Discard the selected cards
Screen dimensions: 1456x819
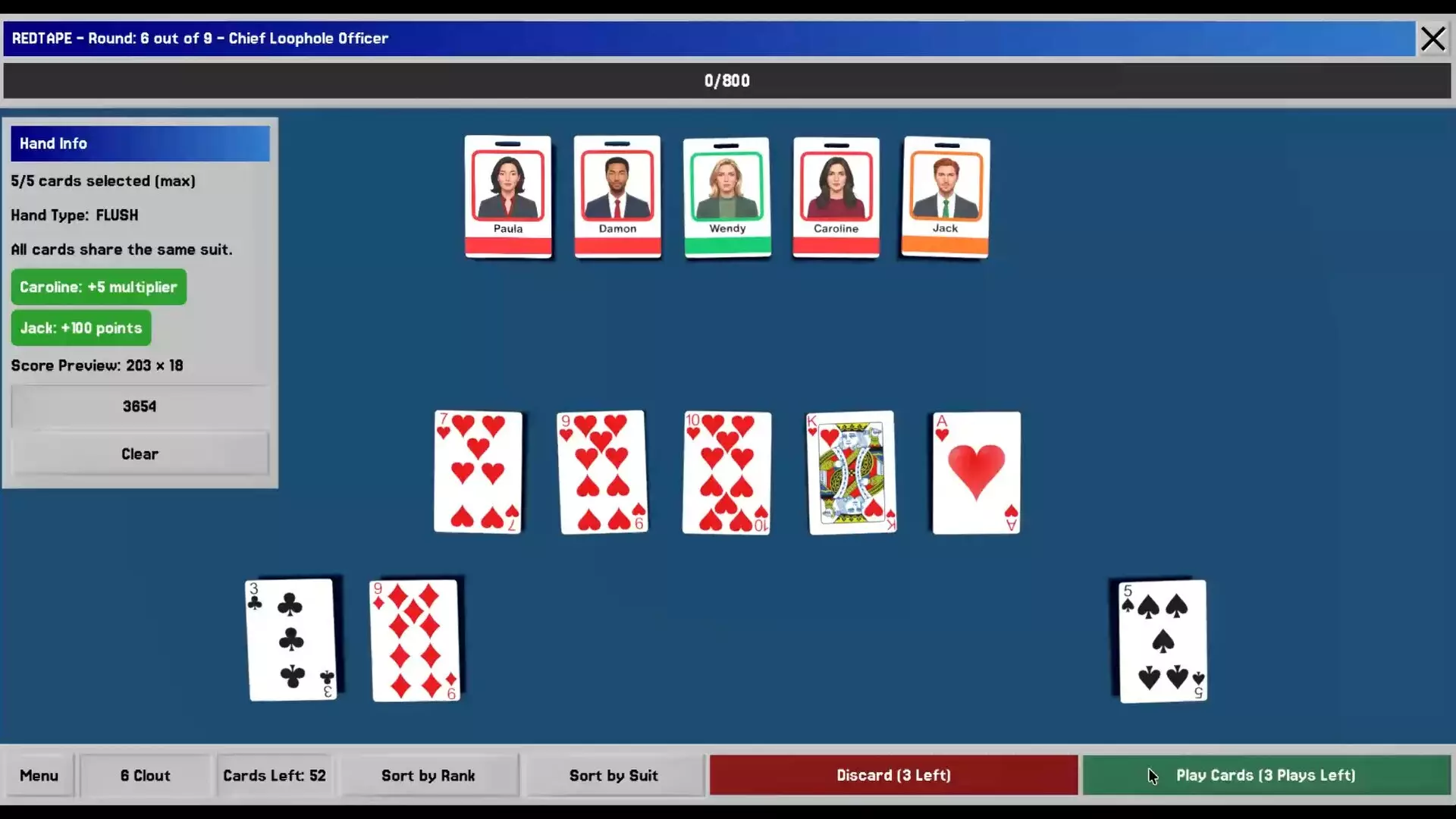click(x=893, y=775)
